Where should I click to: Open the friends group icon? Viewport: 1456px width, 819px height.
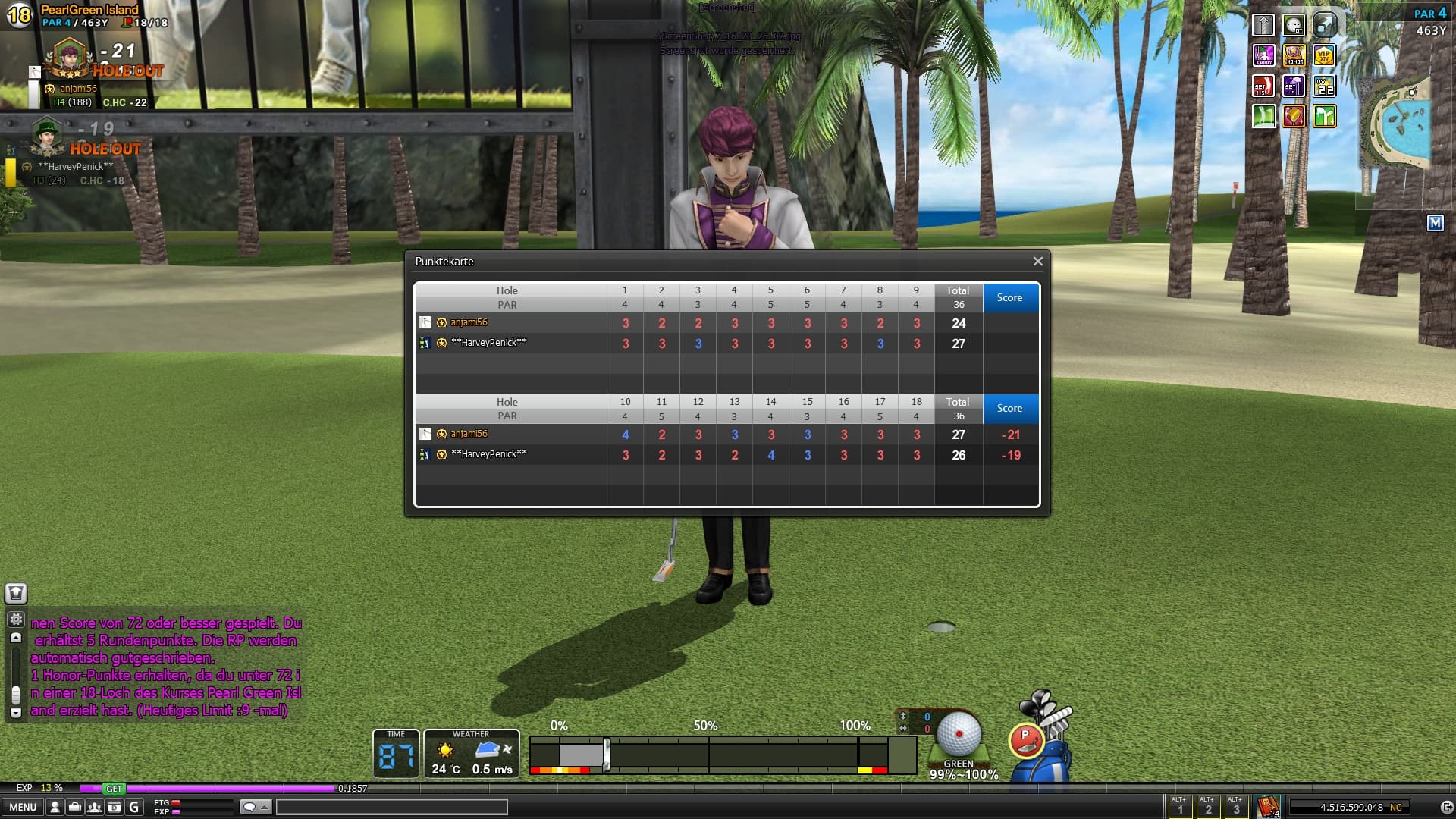click(x=94, y=807)
